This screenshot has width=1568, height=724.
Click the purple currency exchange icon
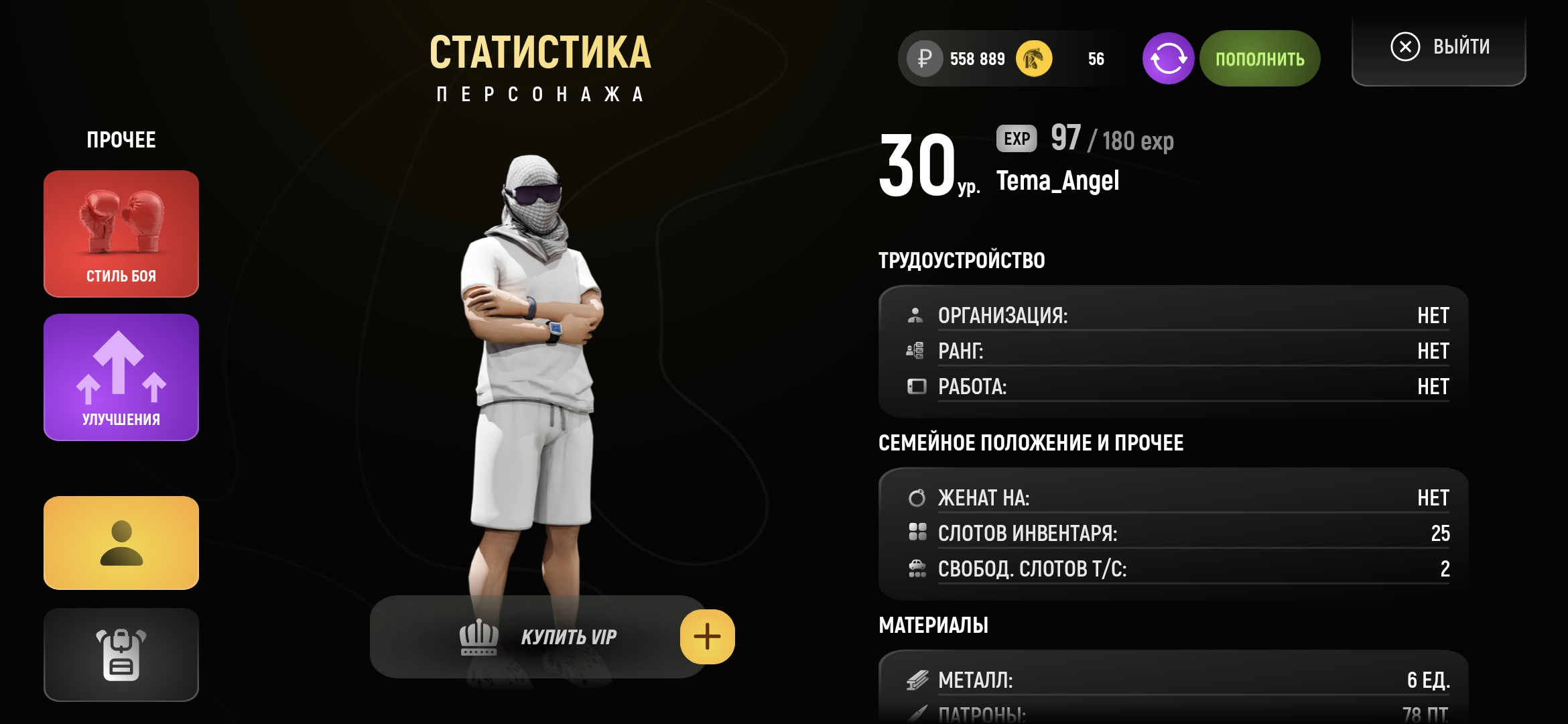coord(1168,59)
